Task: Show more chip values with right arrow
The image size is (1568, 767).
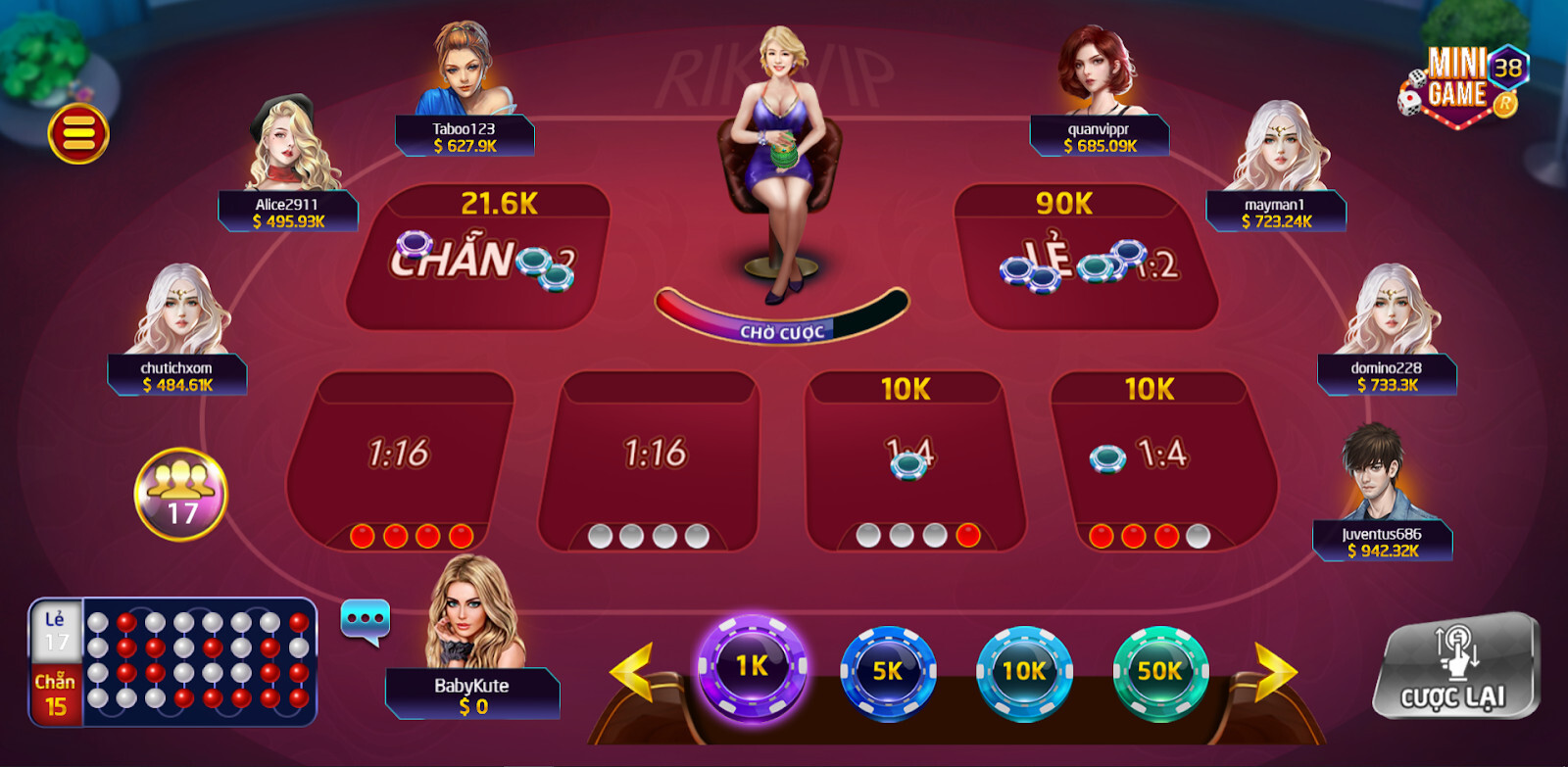Action: coord(1274,671)
